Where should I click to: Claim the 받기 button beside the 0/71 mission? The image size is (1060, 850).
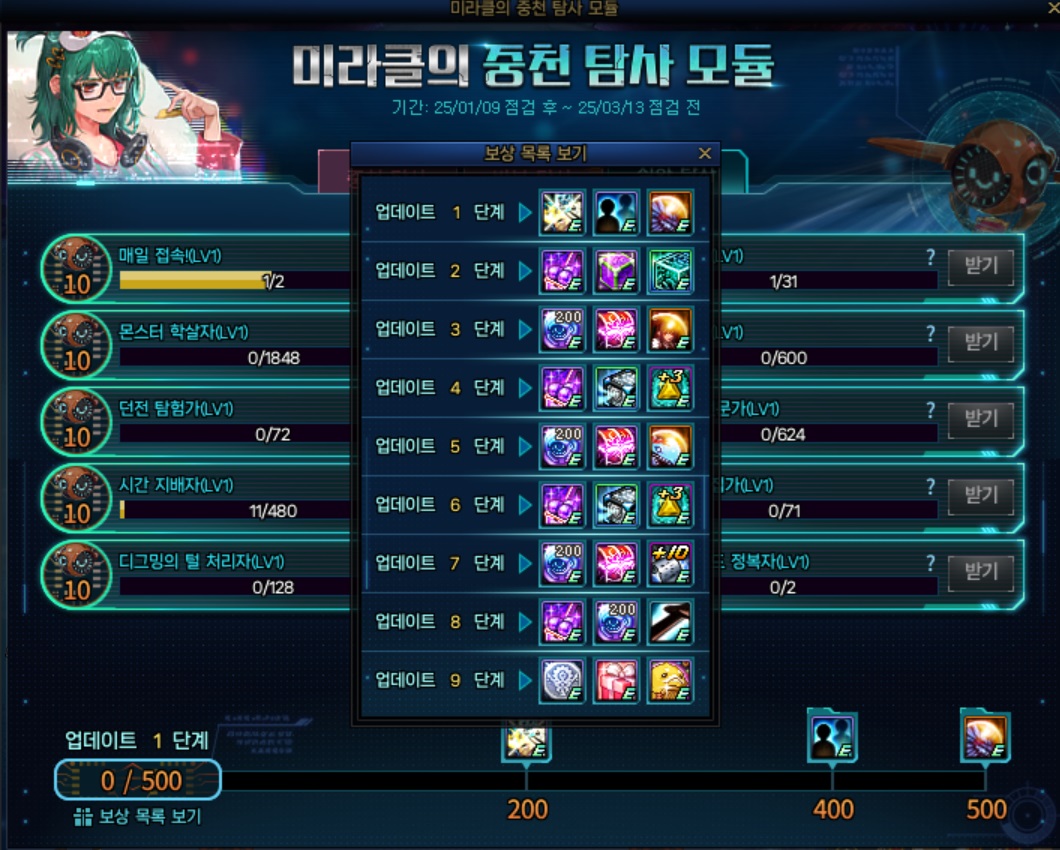[980, 496]
